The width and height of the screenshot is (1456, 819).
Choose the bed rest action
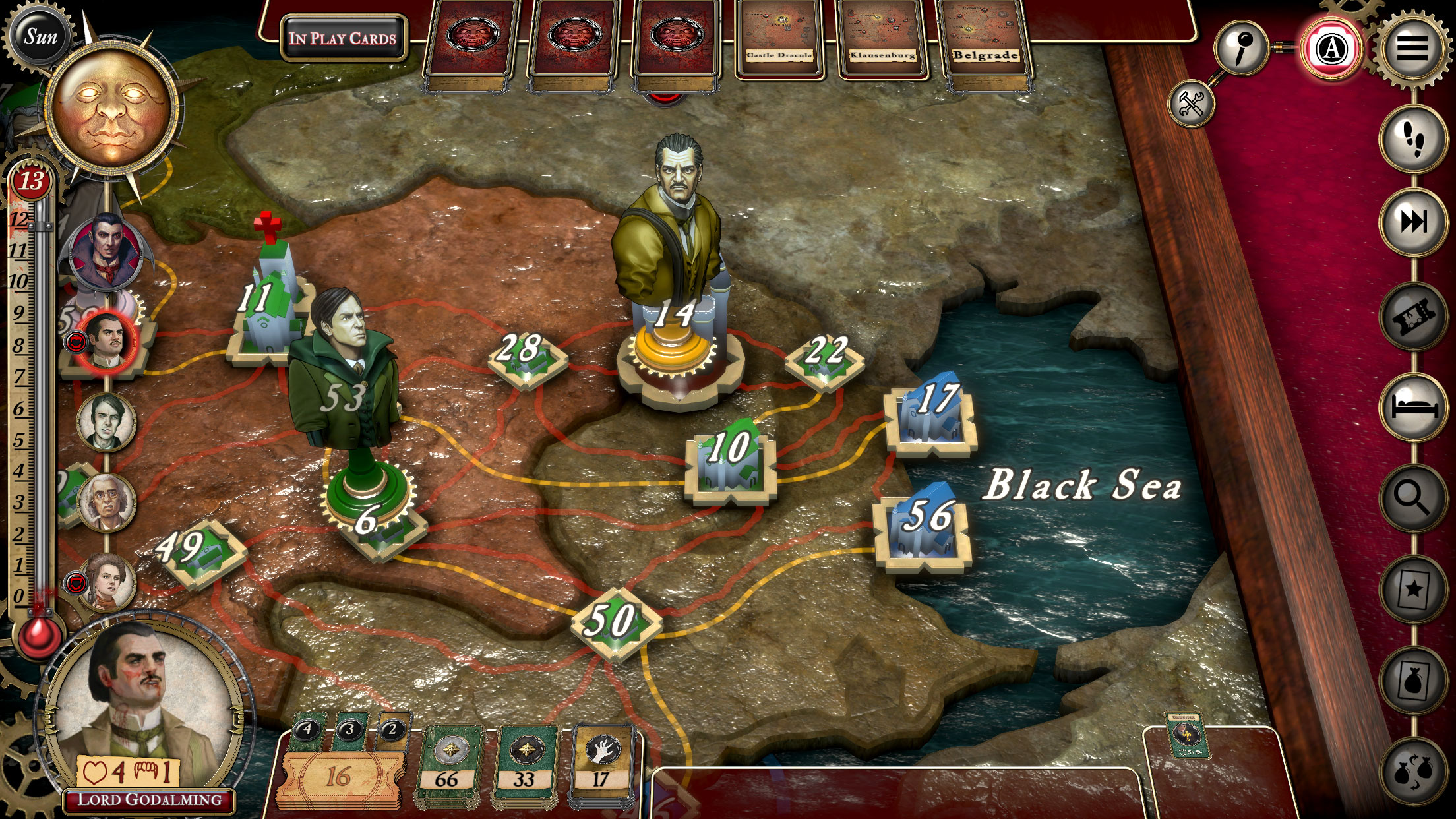pos(1412,405)
